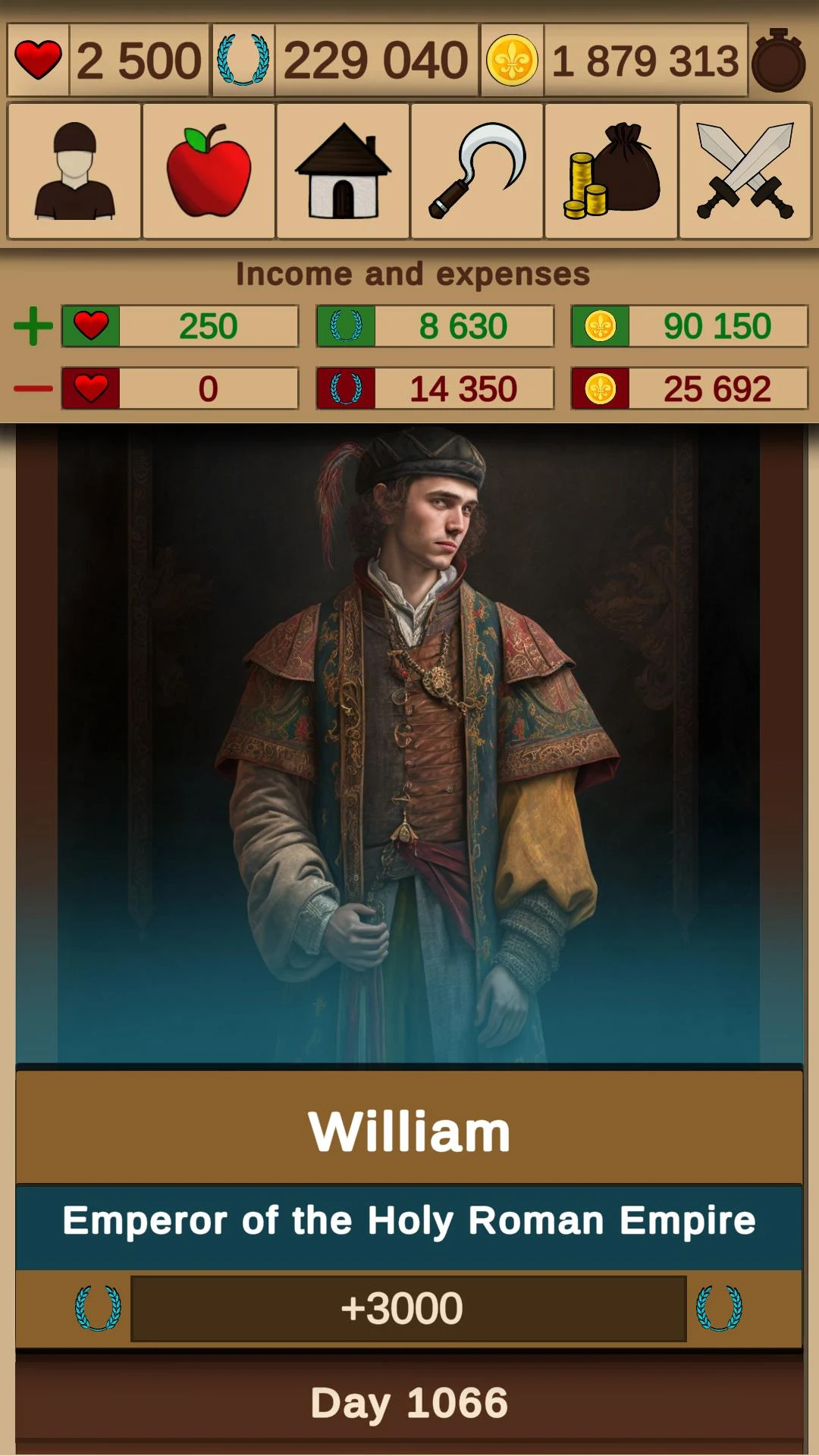Viewport: 819px width, 1456px height.
Task: Click the red heart health icon
Action: (38, 61)
